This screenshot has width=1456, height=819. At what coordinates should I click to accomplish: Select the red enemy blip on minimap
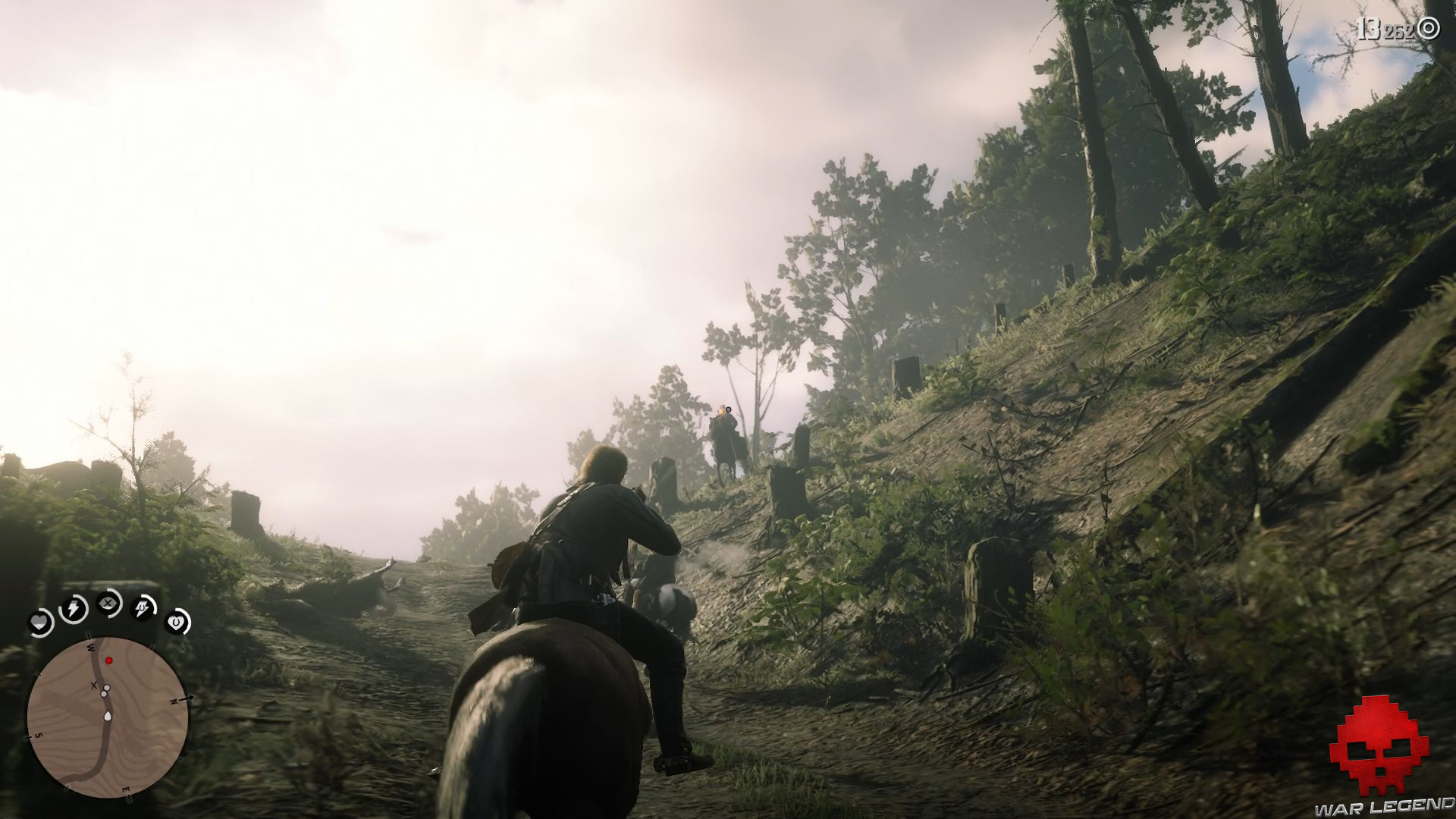click(x=108, y=660)
